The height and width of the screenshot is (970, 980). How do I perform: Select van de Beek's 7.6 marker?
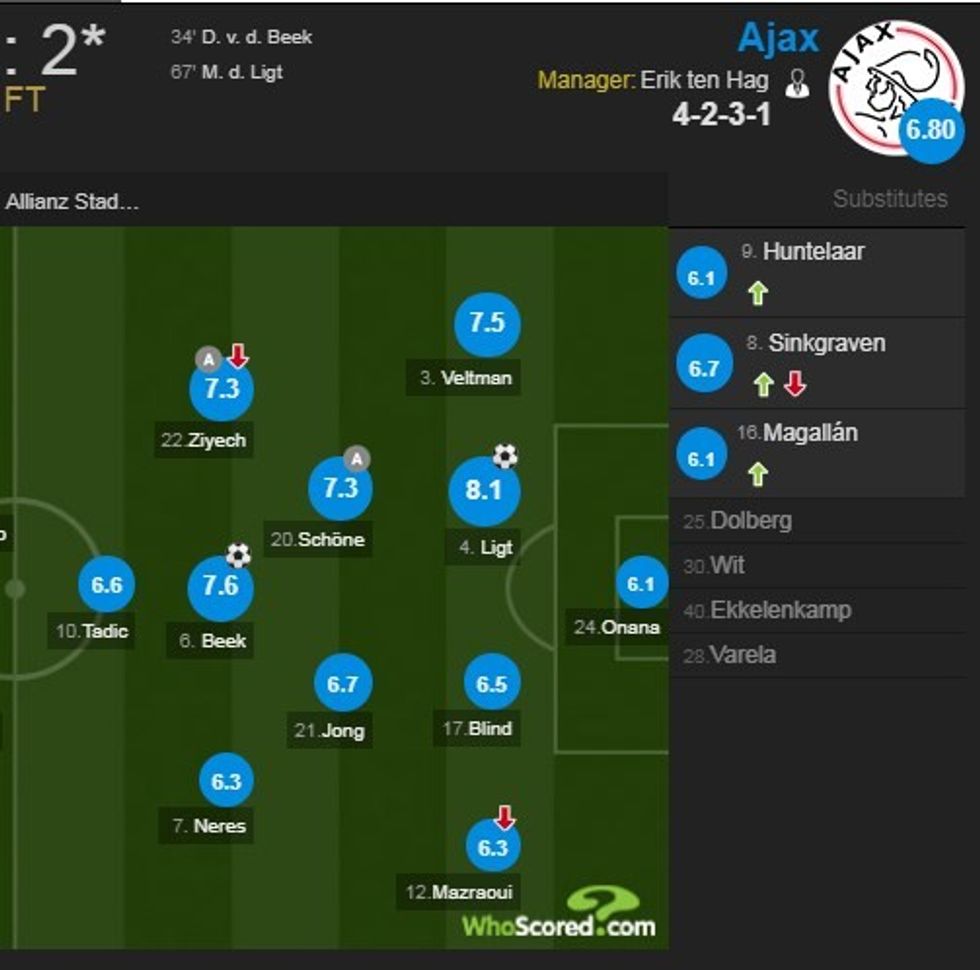220,587
